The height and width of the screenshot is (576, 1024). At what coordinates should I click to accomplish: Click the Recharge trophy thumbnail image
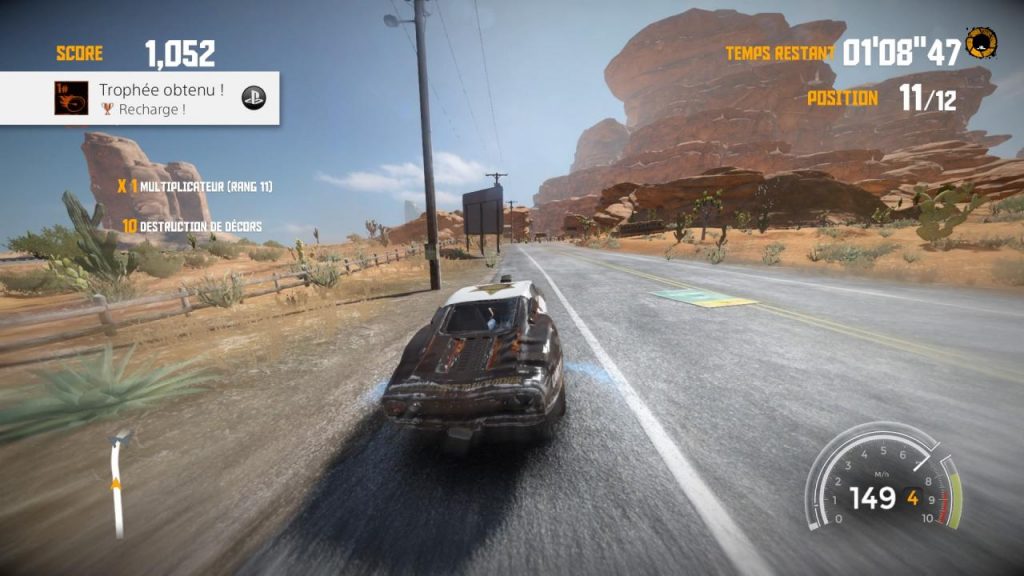click(x=71, y=98)
